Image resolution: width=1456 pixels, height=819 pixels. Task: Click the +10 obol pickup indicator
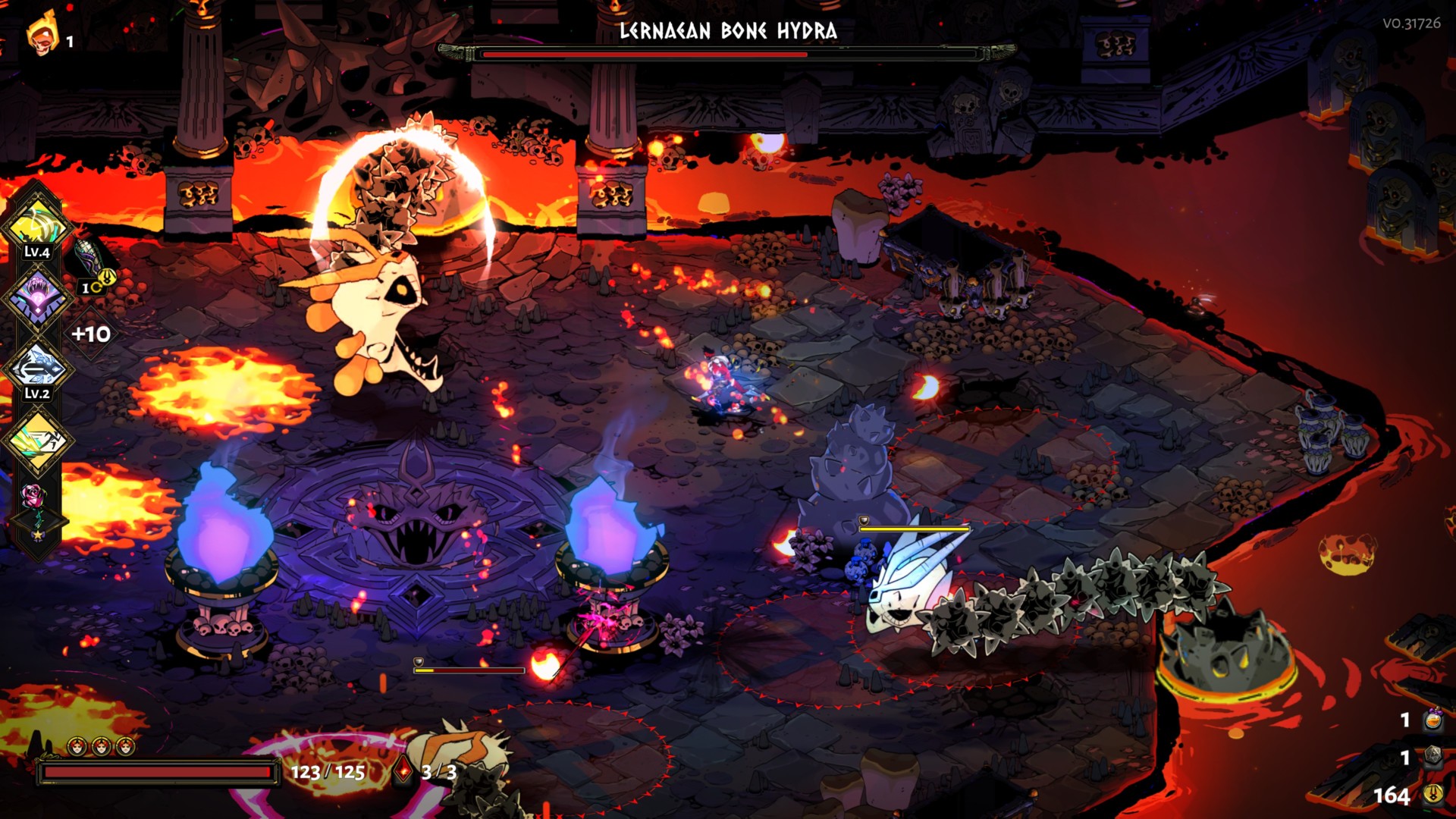[x=91, y=334]
